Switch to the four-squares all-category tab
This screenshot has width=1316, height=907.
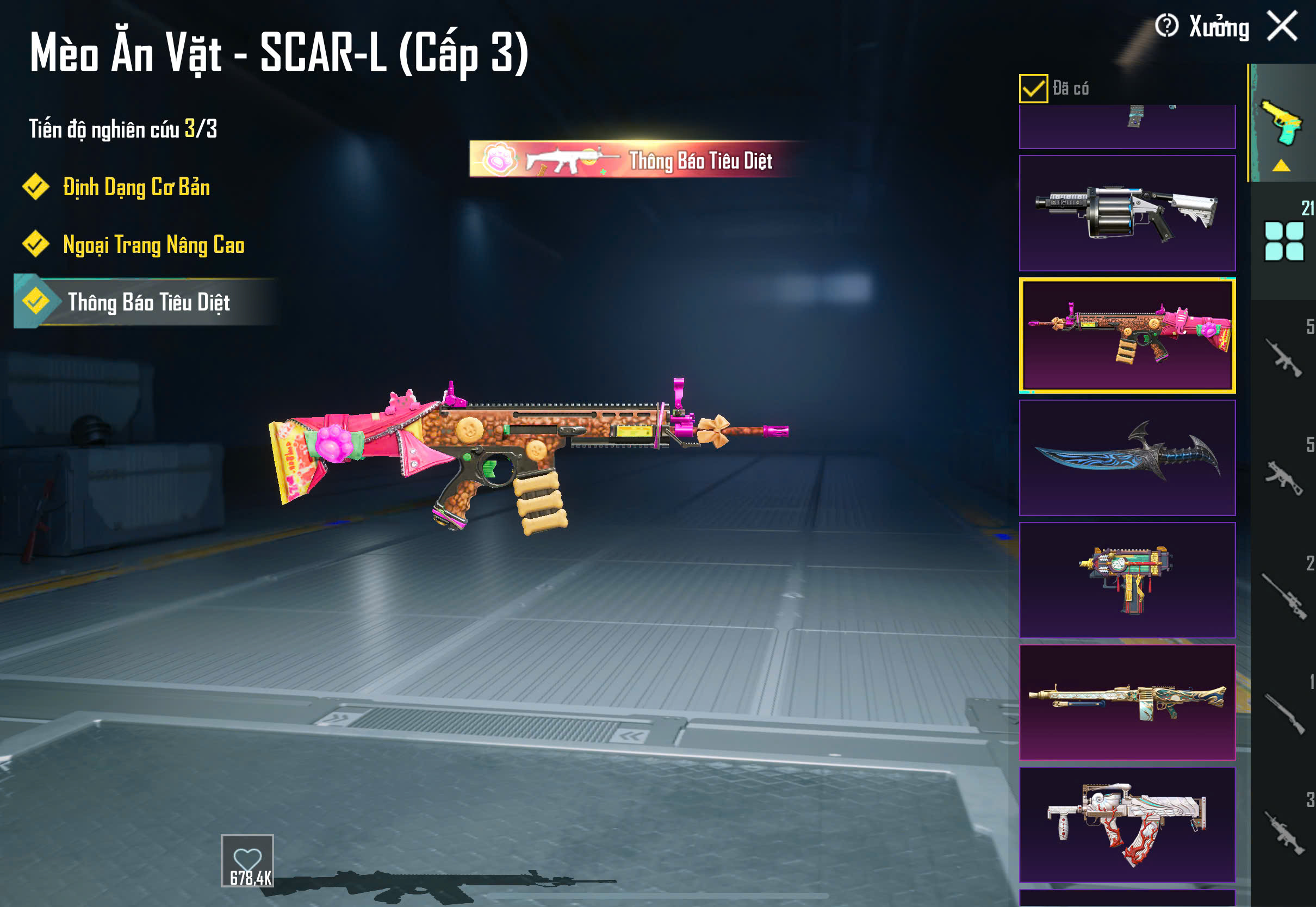pos(1283,241)
